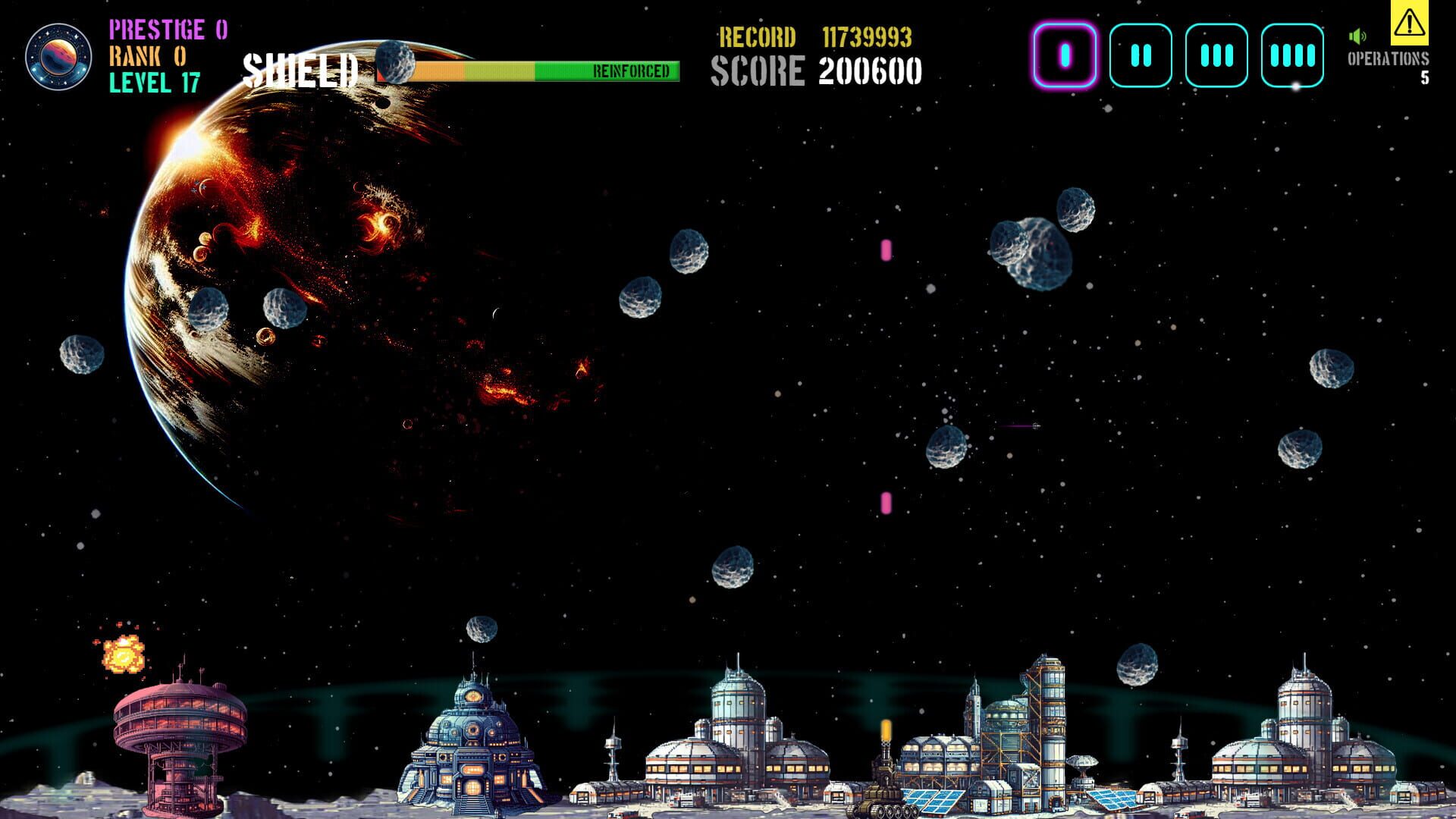Click the planet emblem badge top-left

tap(60, 56)
